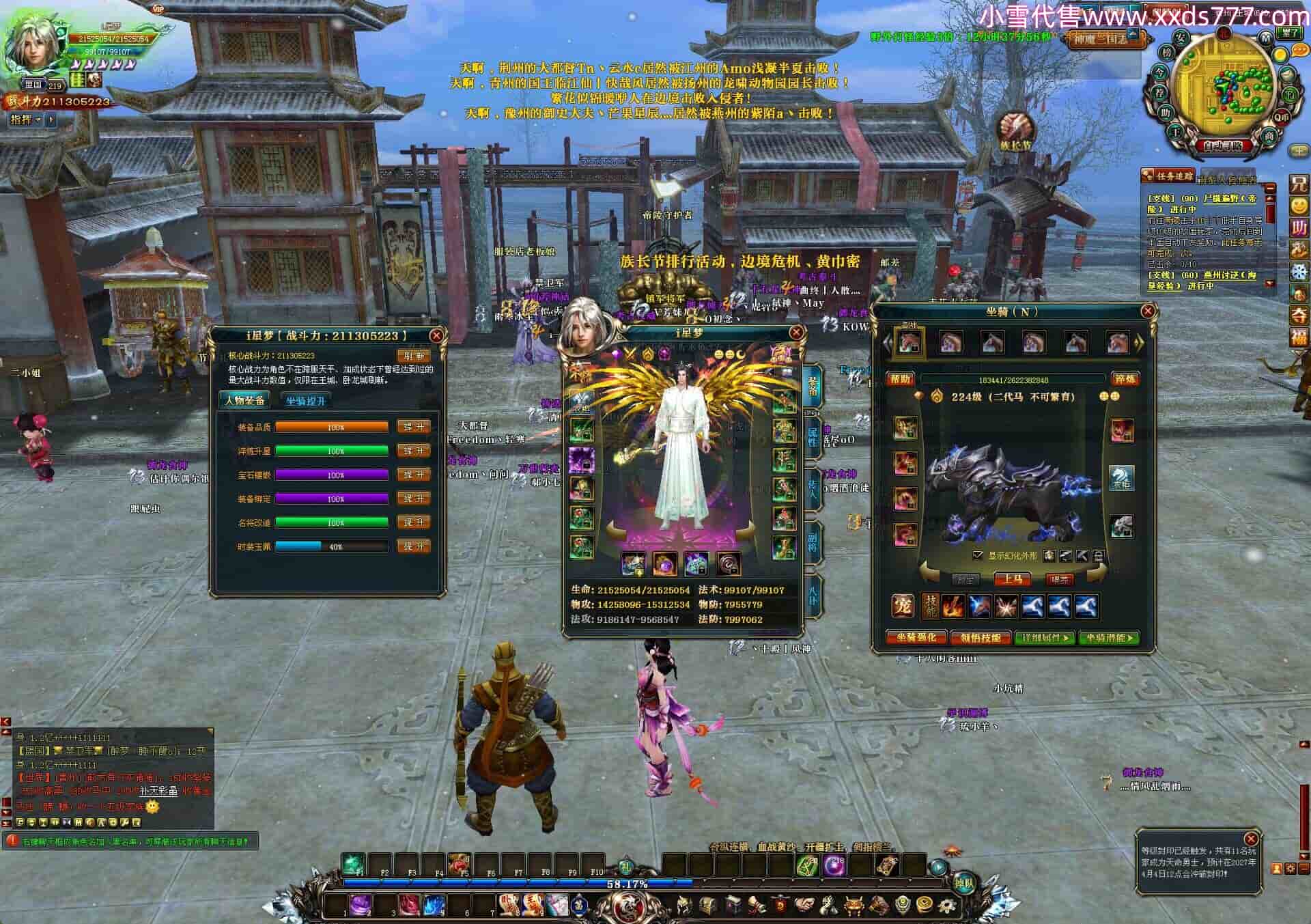Open the 坐骑潜能 mount potential button
This screenshot has height=924, width=1311.
click(1109, 638)
